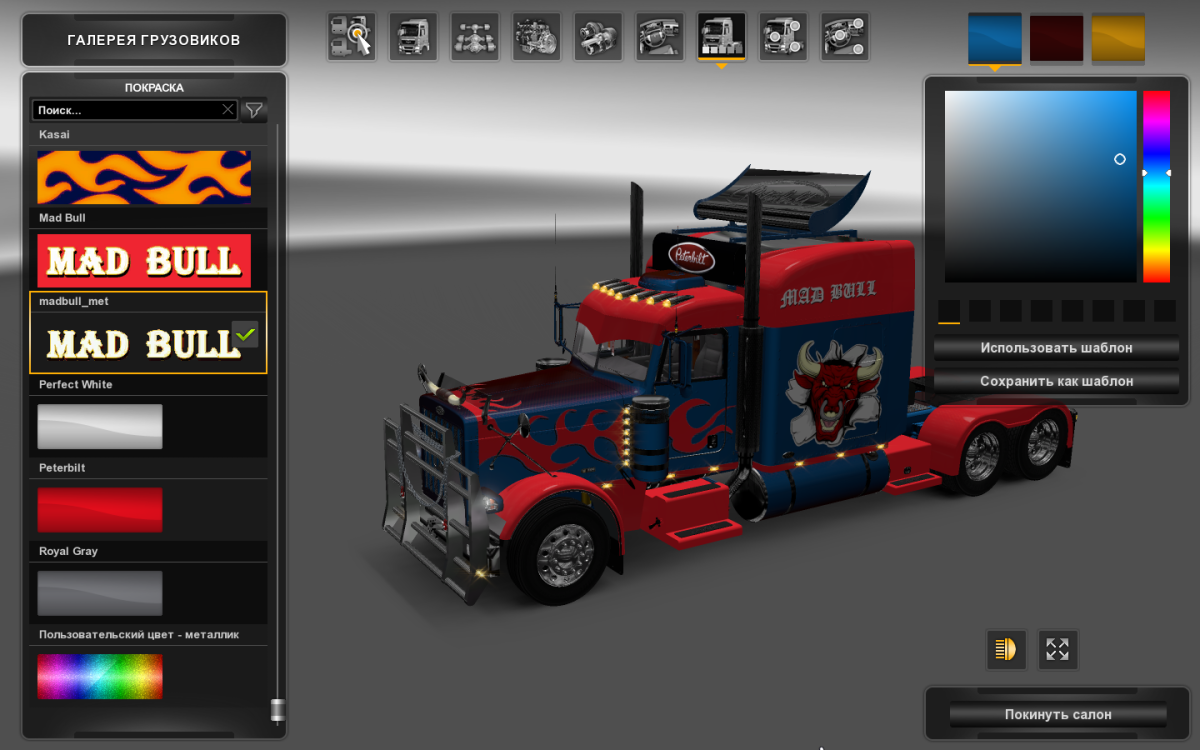Select the blue color swatch tab
Viewport: 1200px width, 750px height.
(x=994, y=39)
